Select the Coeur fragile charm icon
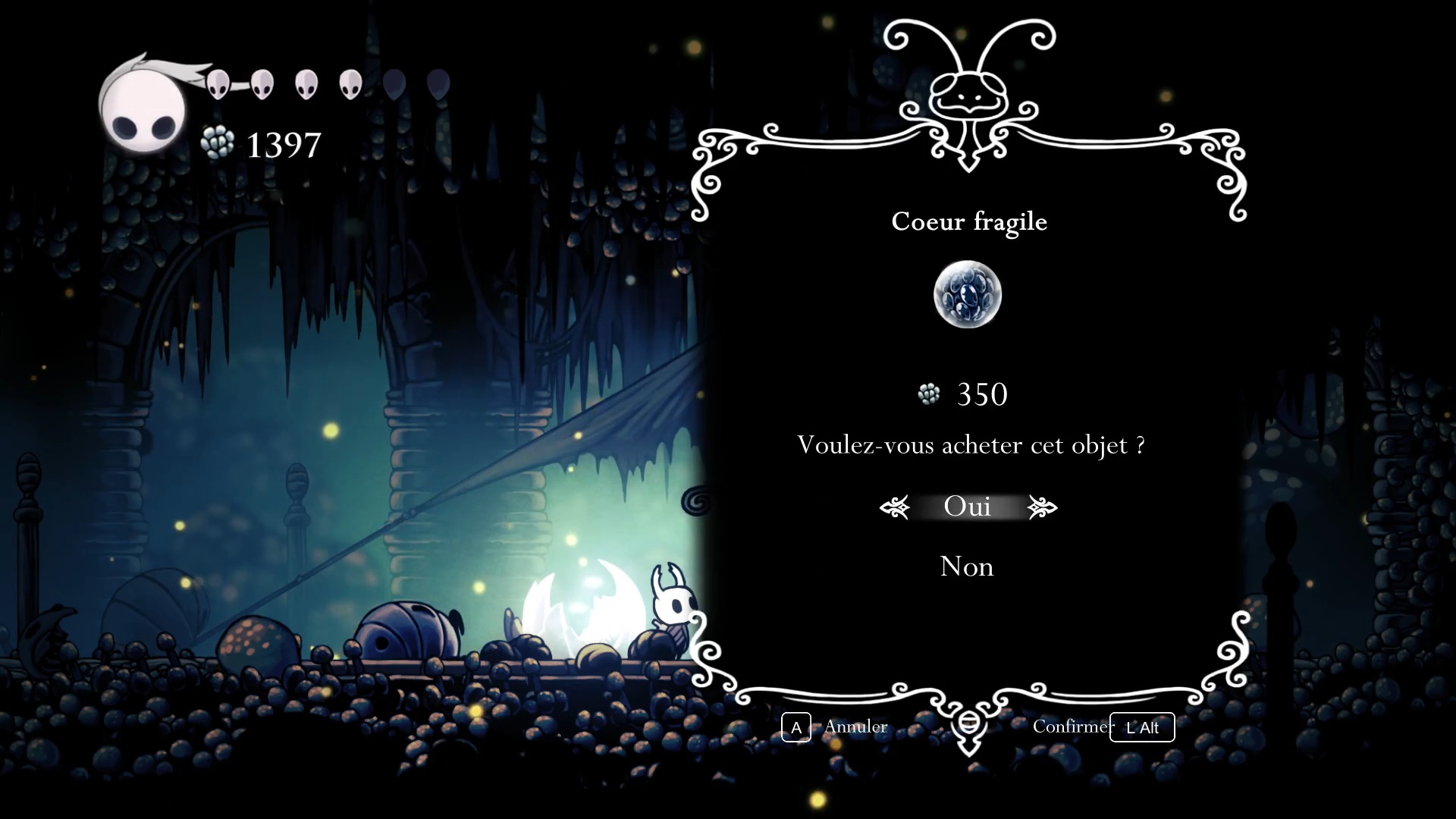The height and width of the screenshot is (819, 1456). pyautogui.click(x=967, y=294)
